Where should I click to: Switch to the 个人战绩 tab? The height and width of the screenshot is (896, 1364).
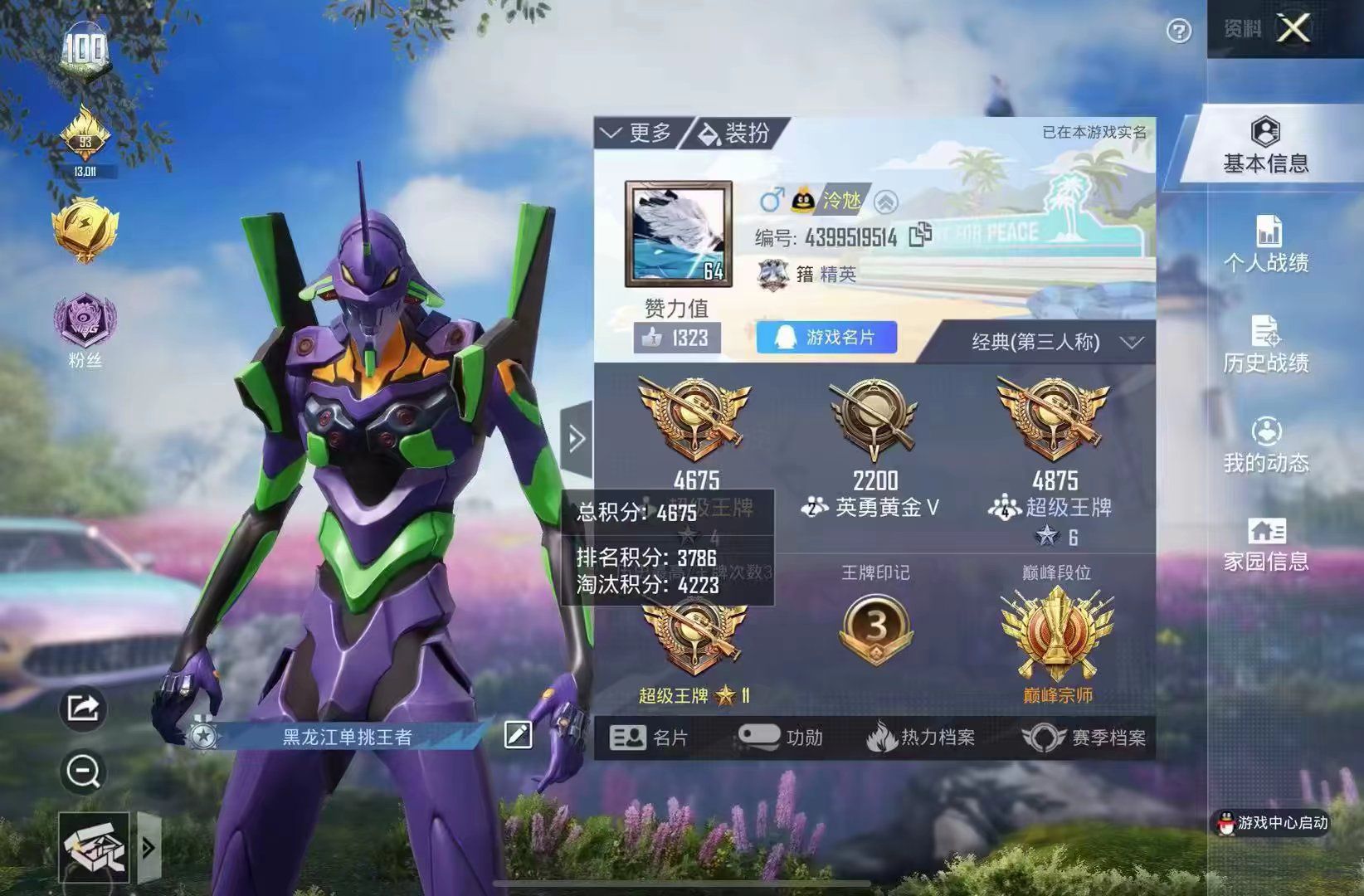(x=1265, y=246)
